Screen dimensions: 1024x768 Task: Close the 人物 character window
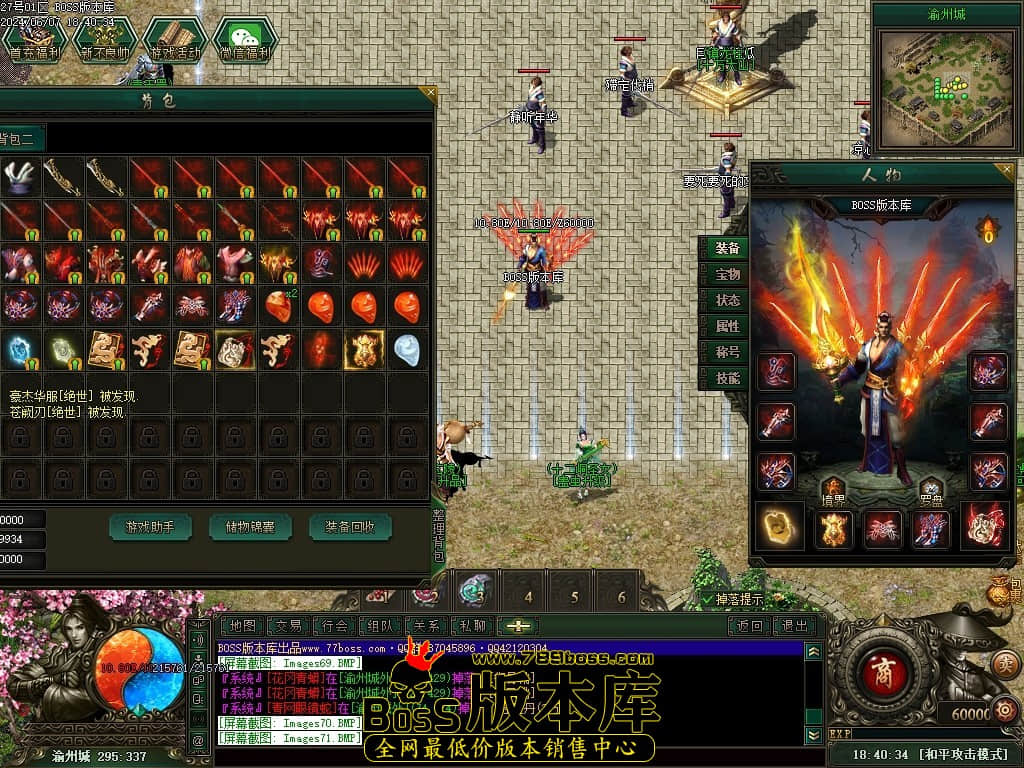click(1013, 171)
